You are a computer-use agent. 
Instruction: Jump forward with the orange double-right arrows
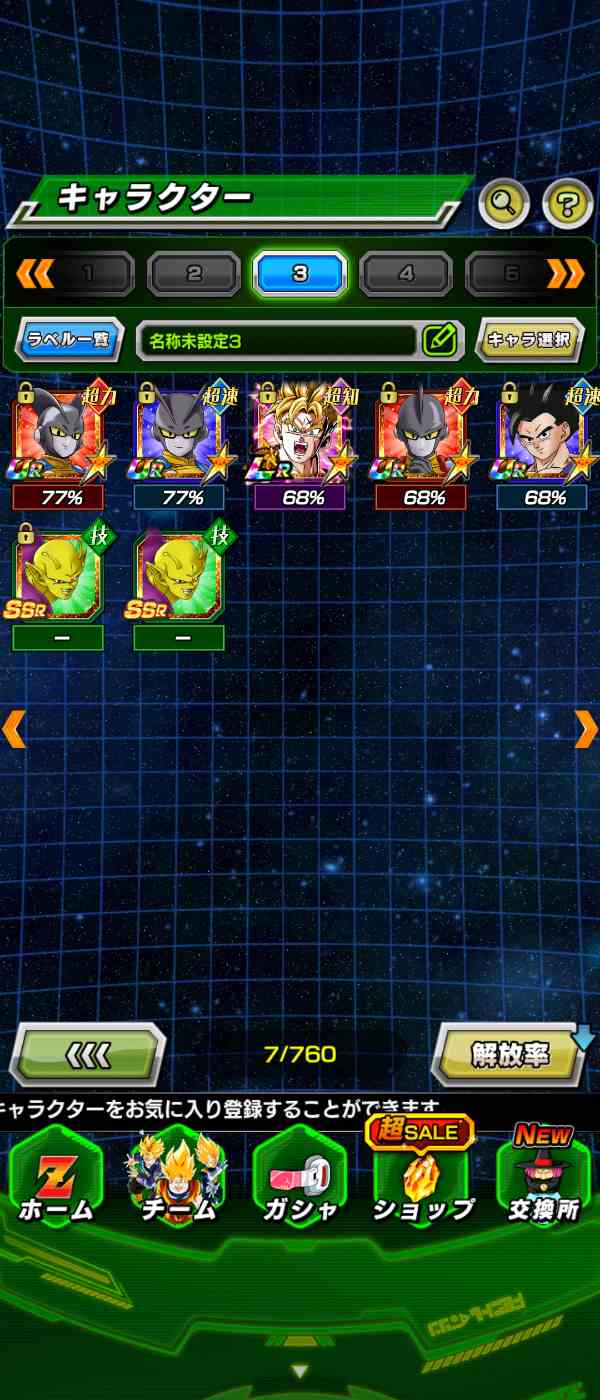pyautogui.click(x=566, y=272)
